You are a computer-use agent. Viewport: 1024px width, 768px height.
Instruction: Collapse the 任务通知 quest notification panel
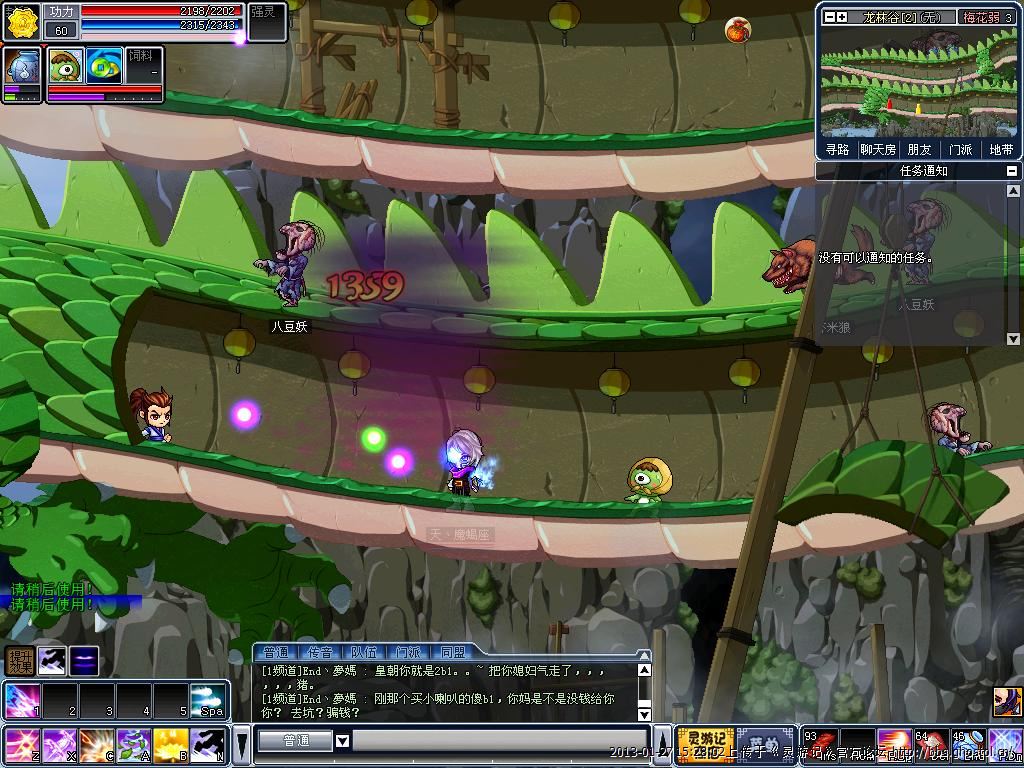(x=1012, y=171)
